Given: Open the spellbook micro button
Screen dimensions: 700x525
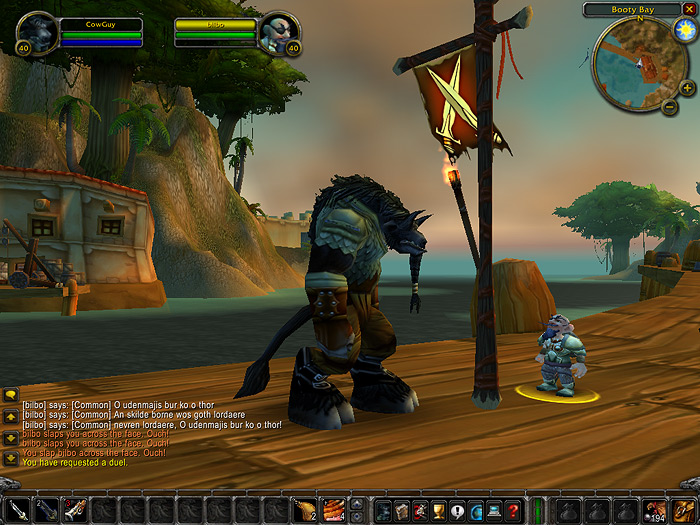Looking at the screenshot, I should click(403, 510).
